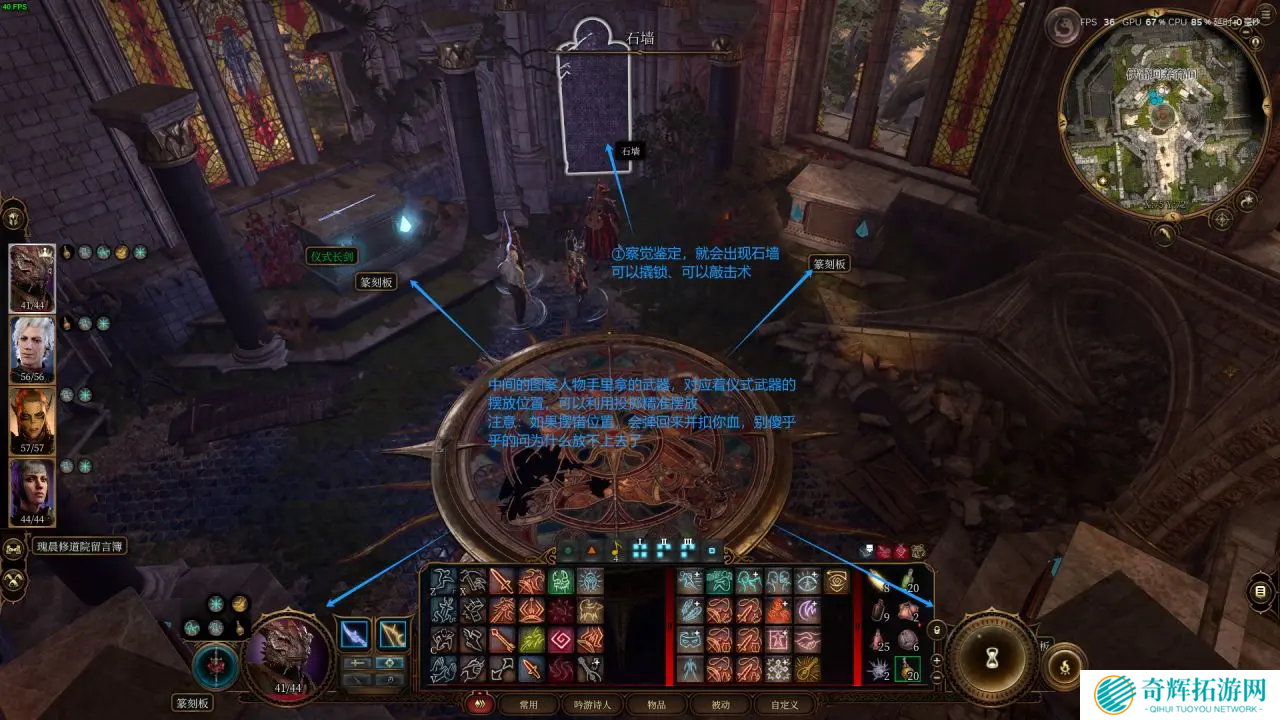The image size is (1280, 720).
Task: Select the white-haired Astarion portrait
Action: coord(32,349)
